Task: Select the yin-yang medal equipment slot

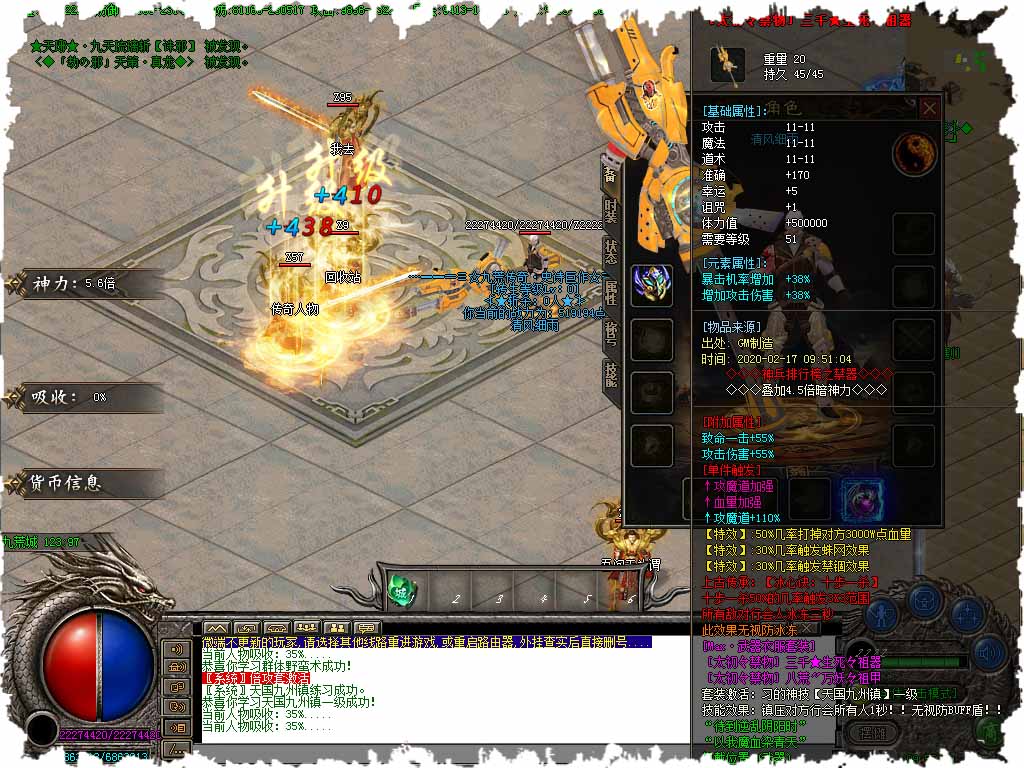Action: click(x=913, y=152)
